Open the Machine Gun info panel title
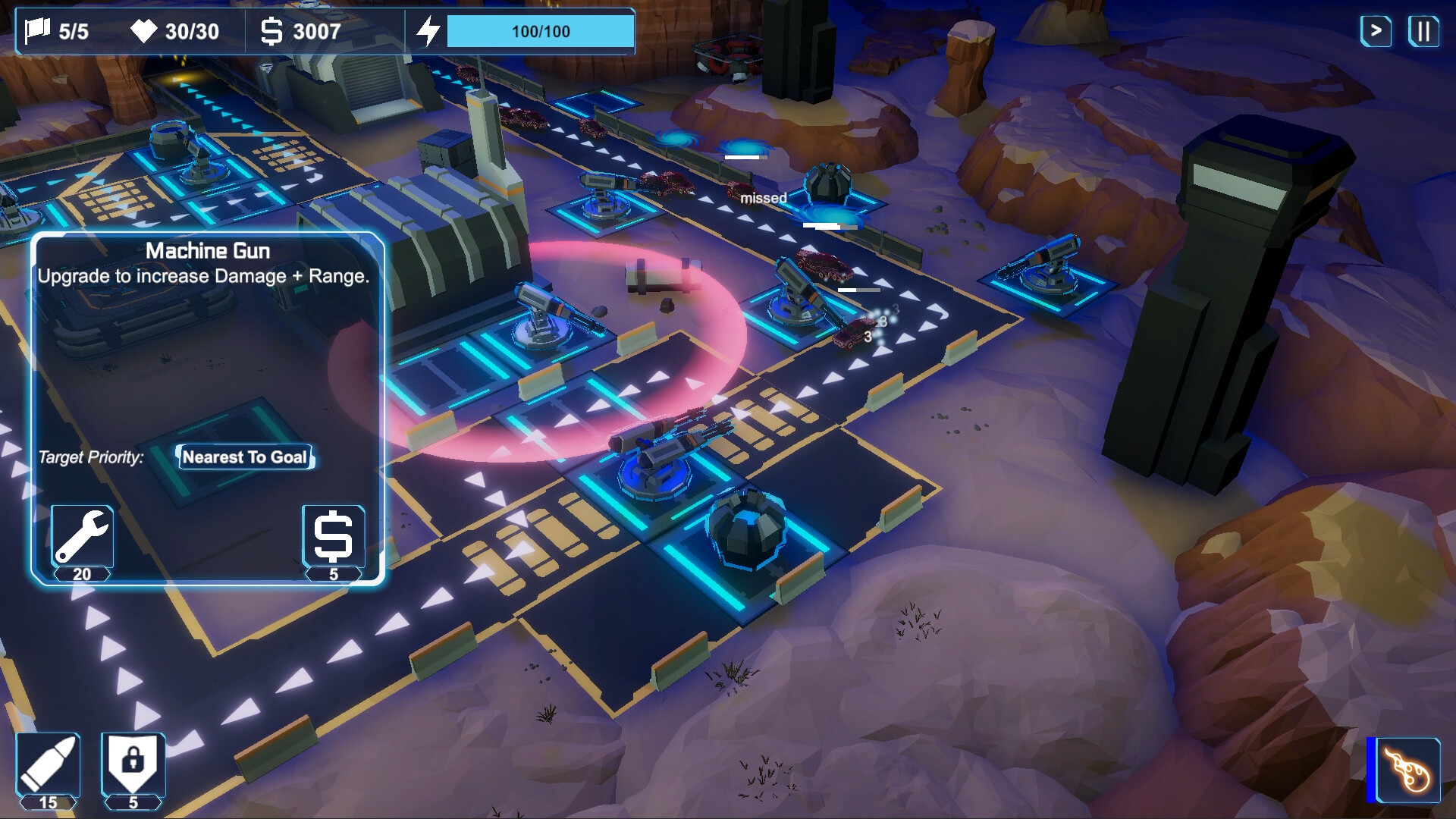Viewport: 1456px width, 819px height. tap(208, 250)
